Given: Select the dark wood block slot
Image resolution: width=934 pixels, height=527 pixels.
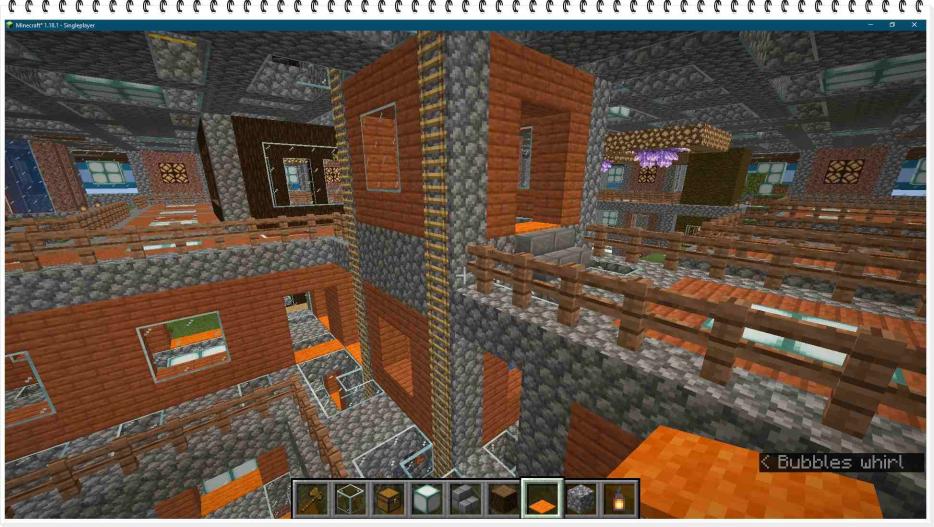Looking at the screenshot, I should (504, 497).
